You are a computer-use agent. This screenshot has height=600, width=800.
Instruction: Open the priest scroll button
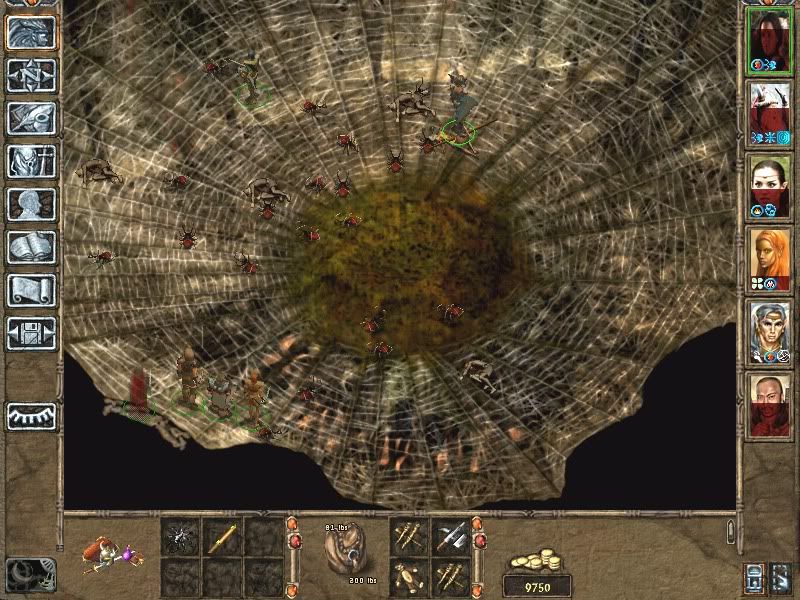(x=31, y=290)
